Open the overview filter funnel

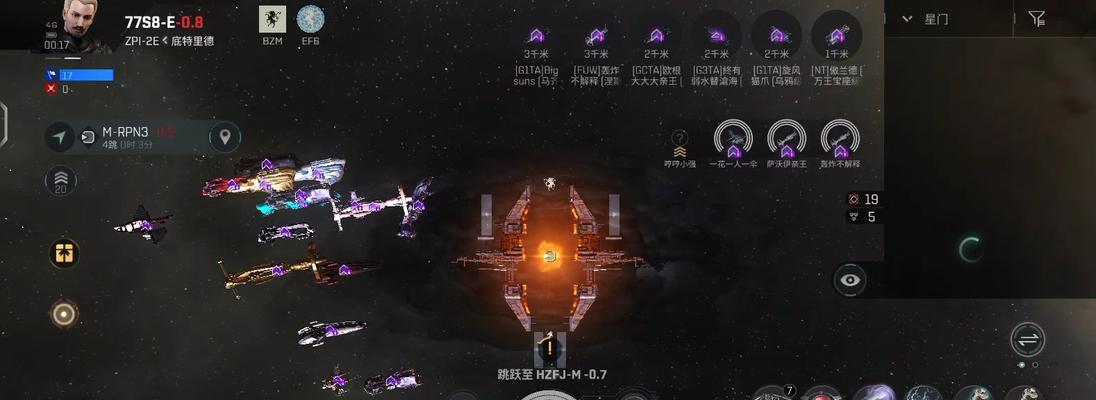(1037, 19)
